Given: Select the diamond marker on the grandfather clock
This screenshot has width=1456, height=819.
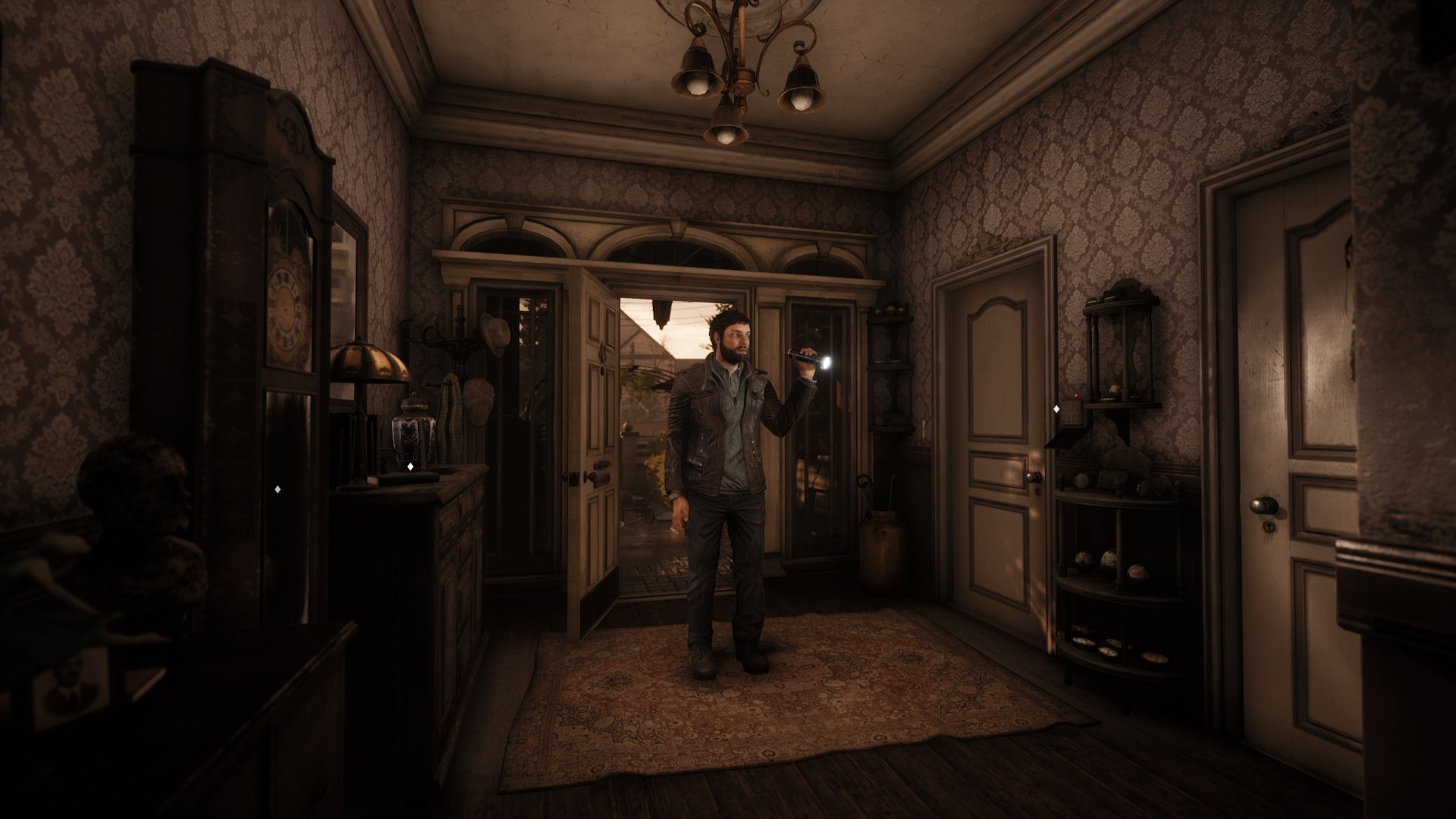Looking at the screenshot, I should click(x=278, y=489).
